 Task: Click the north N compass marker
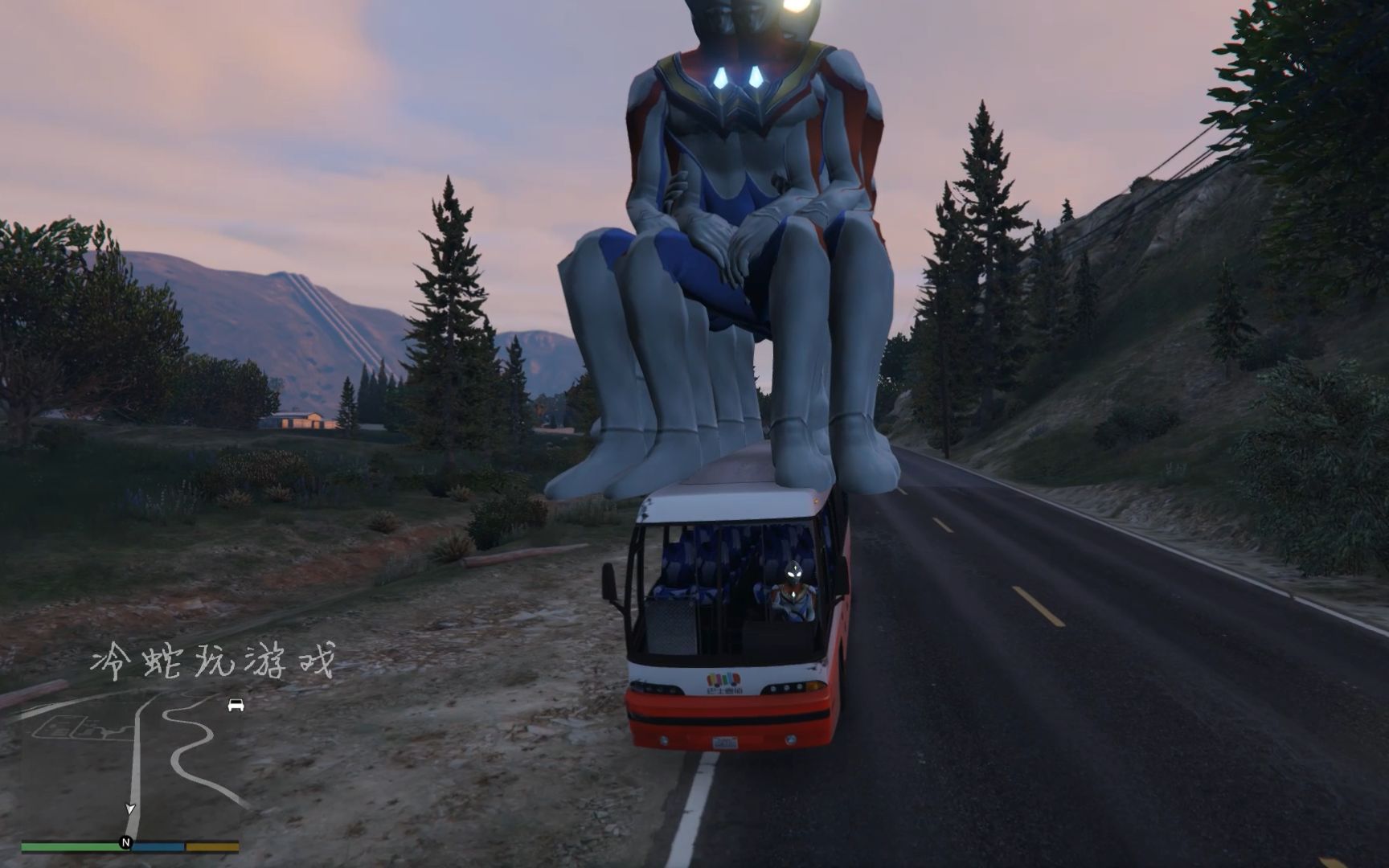pyautogui.click(x=125, y=842)
